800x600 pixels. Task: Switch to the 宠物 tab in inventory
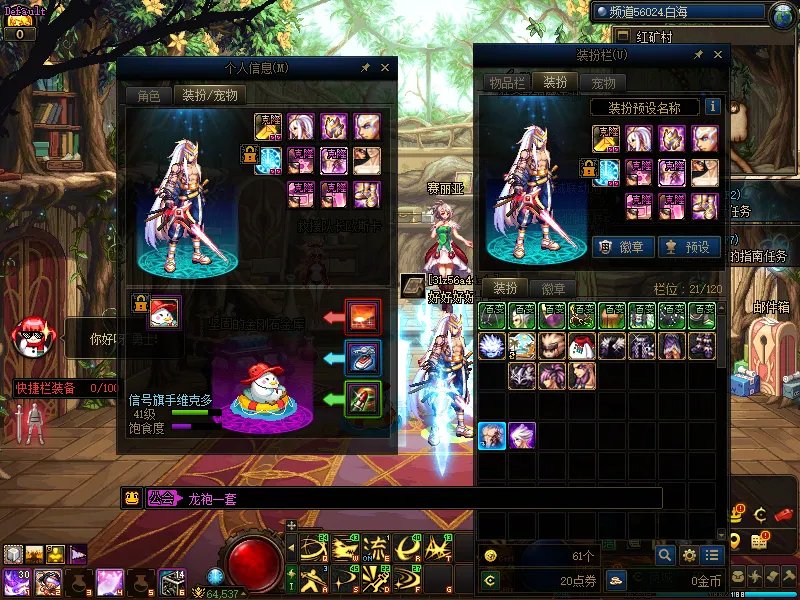(x=603, y=83)
